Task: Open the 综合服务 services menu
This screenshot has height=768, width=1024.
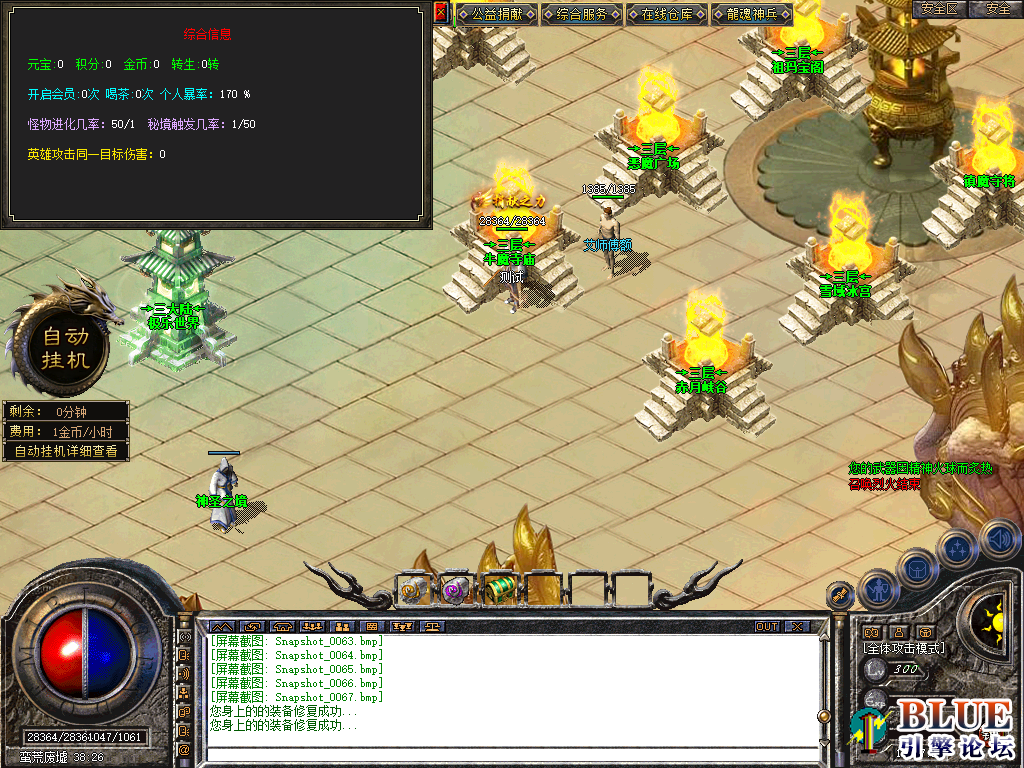Action: pyautogui.click(x=582, y=15)
